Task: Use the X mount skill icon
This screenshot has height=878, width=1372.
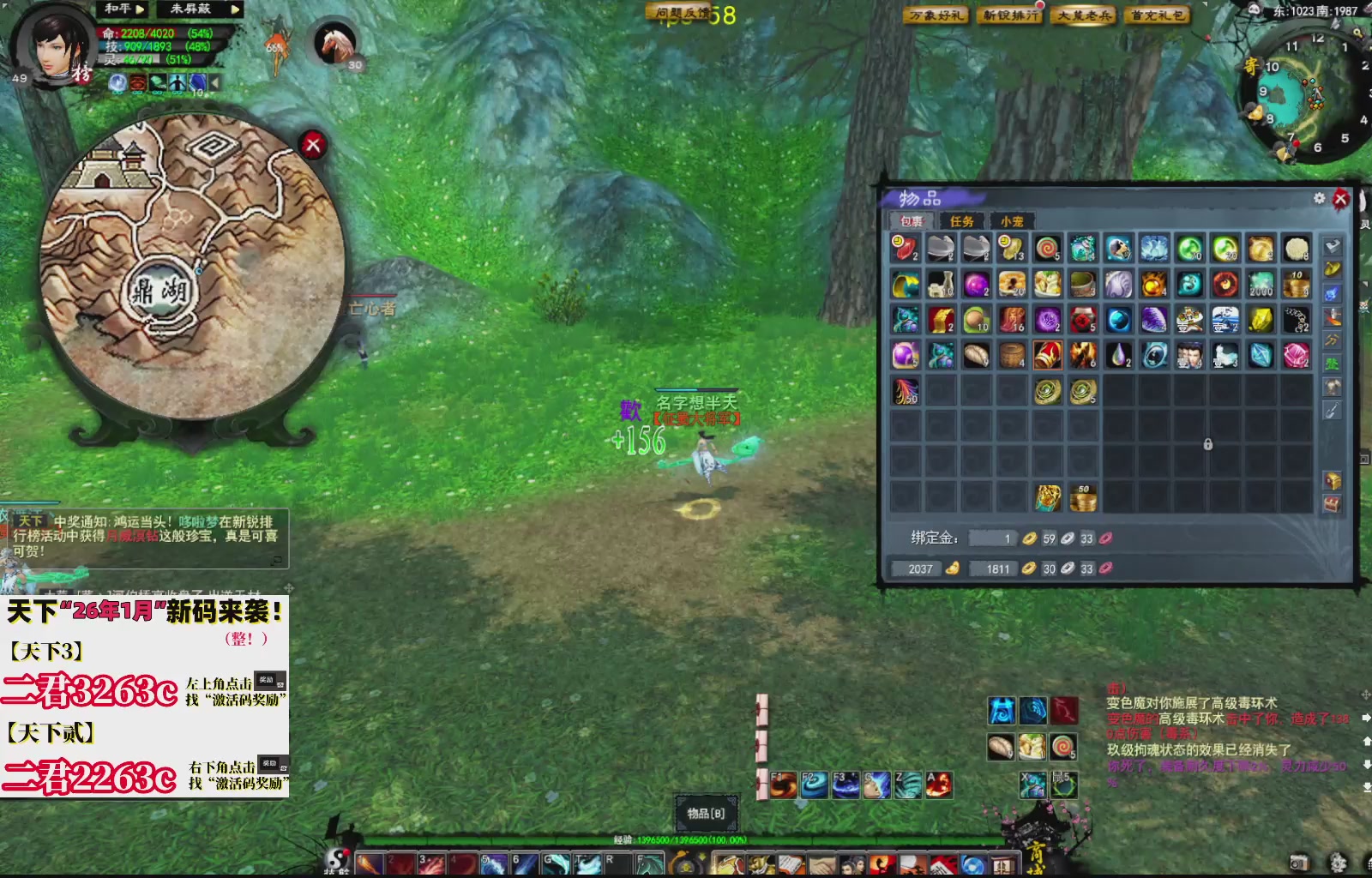Action: click(1033, 785)
